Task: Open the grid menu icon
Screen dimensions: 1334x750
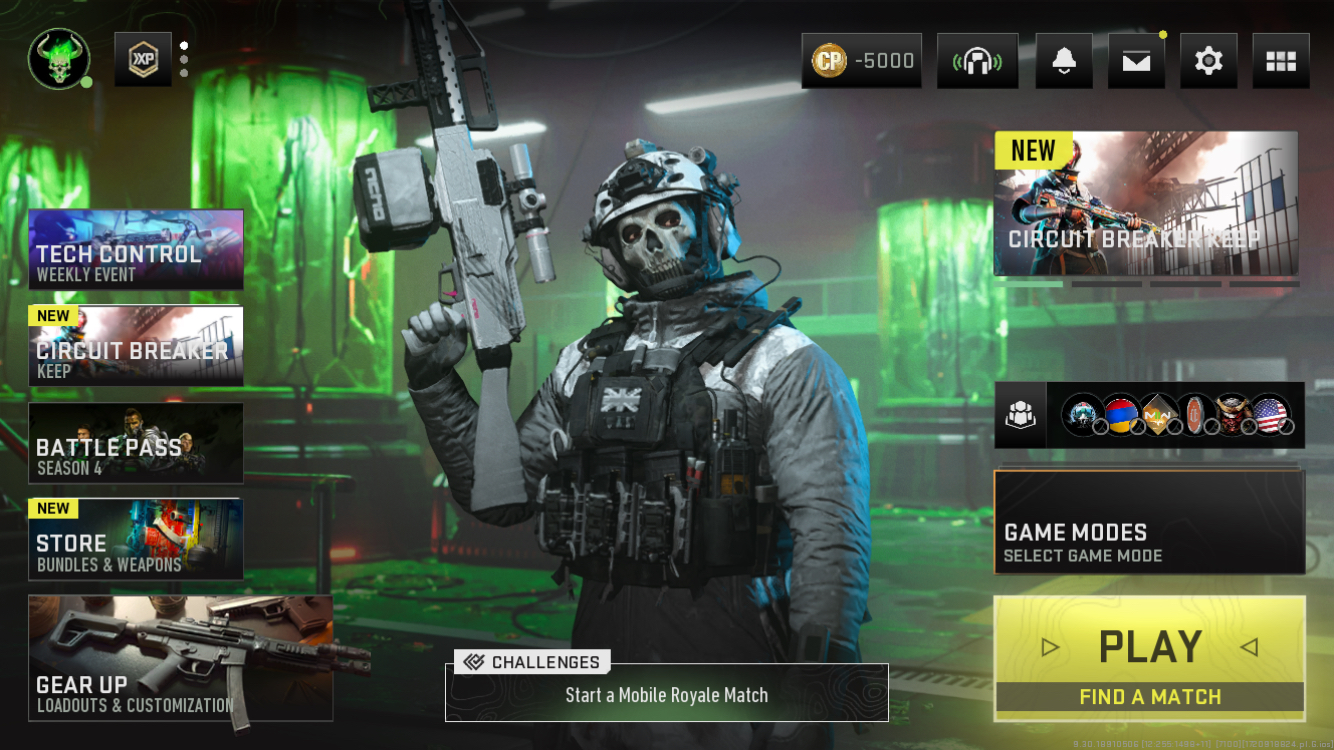Action: [x=1280, y=61]
